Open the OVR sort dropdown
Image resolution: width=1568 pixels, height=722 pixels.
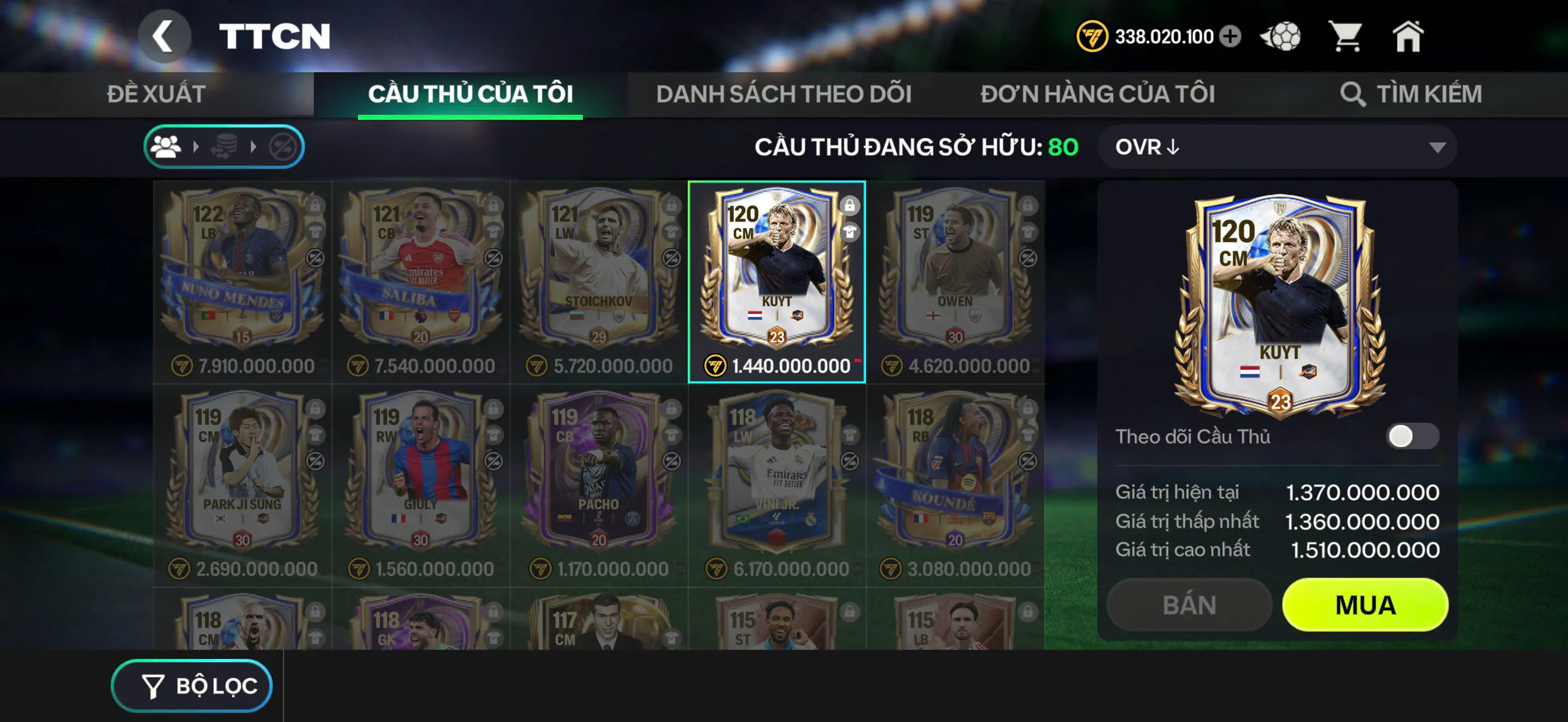(x=1275, y=146)
